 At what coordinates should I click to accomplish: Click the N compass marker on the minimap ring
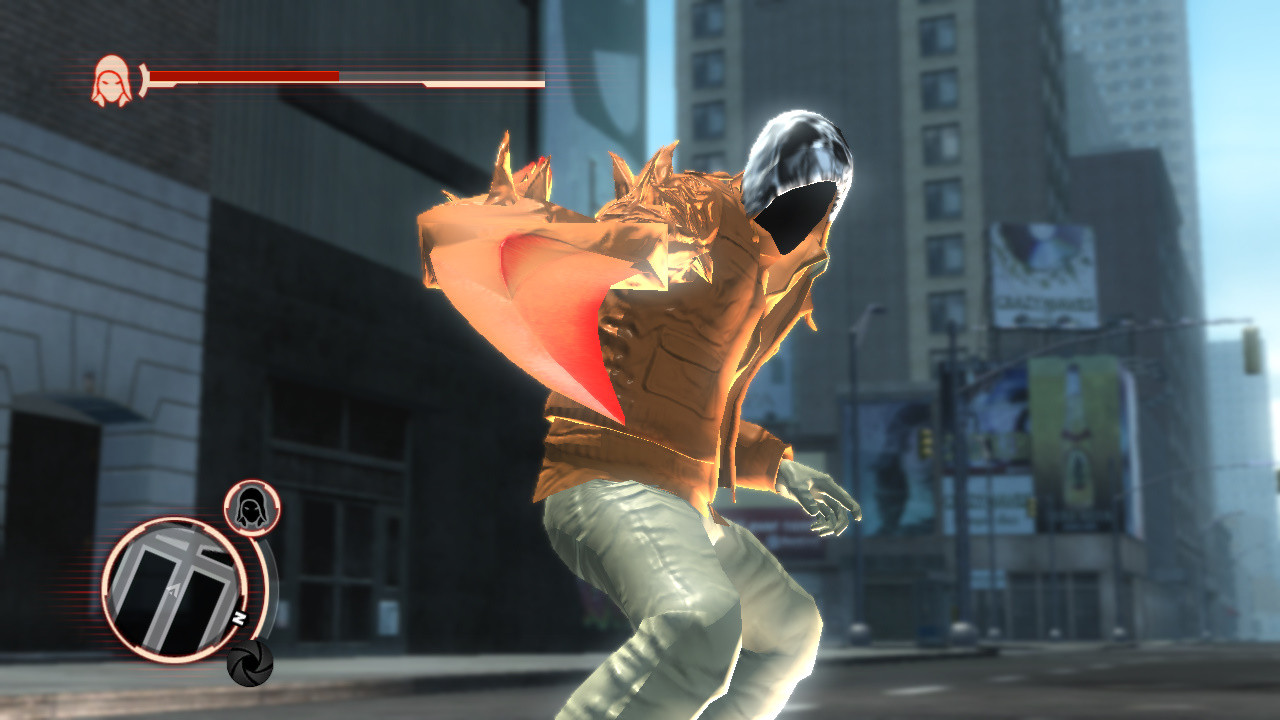coord(237,619)
